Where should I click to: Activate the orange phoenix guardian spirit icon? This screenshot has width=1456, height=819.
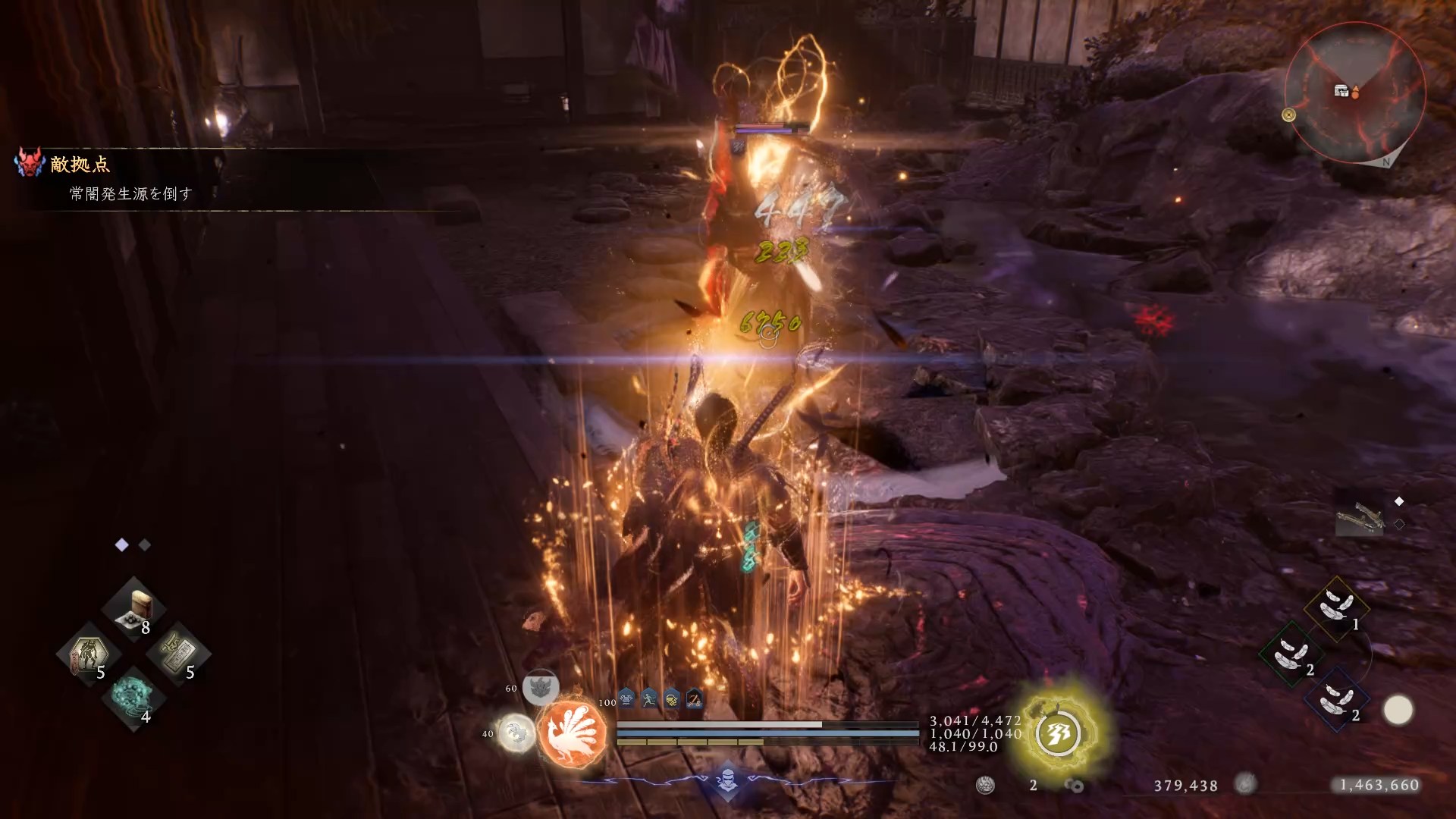point(573,732)
